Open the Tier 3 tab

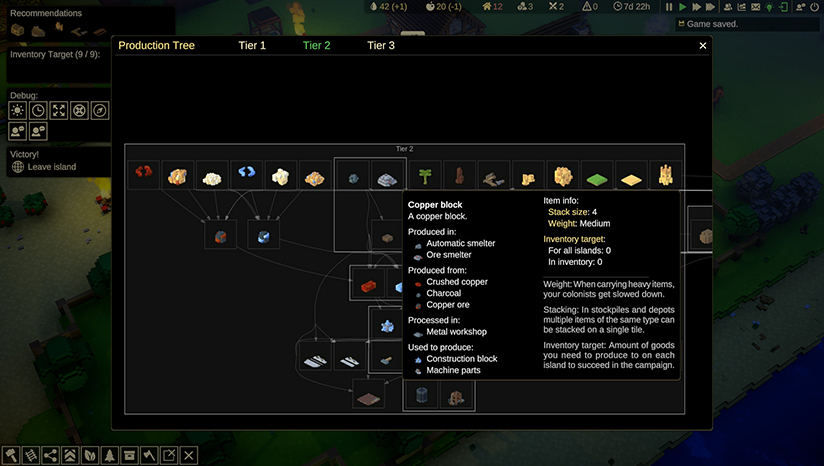pos(380,45)
